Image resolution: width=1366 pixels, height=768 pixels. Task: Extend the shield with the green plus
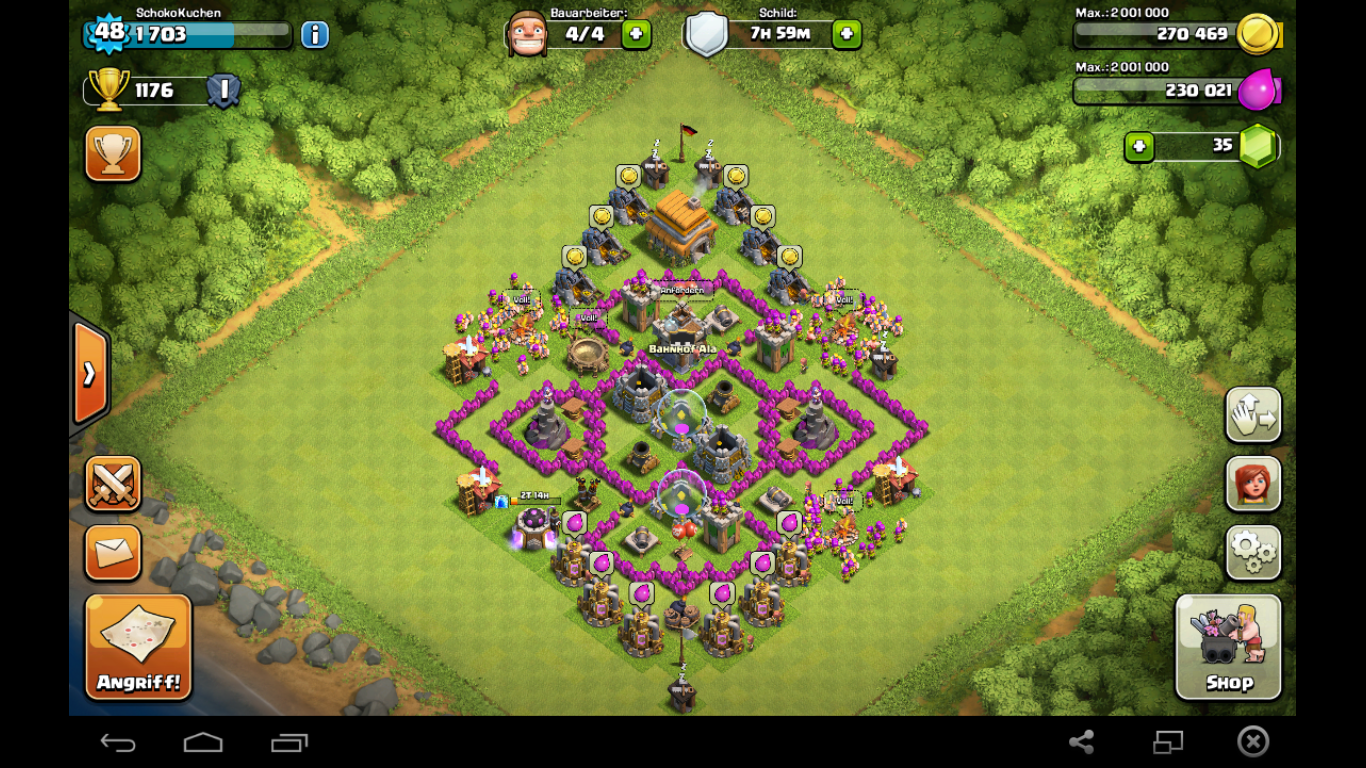coord(846,35)
